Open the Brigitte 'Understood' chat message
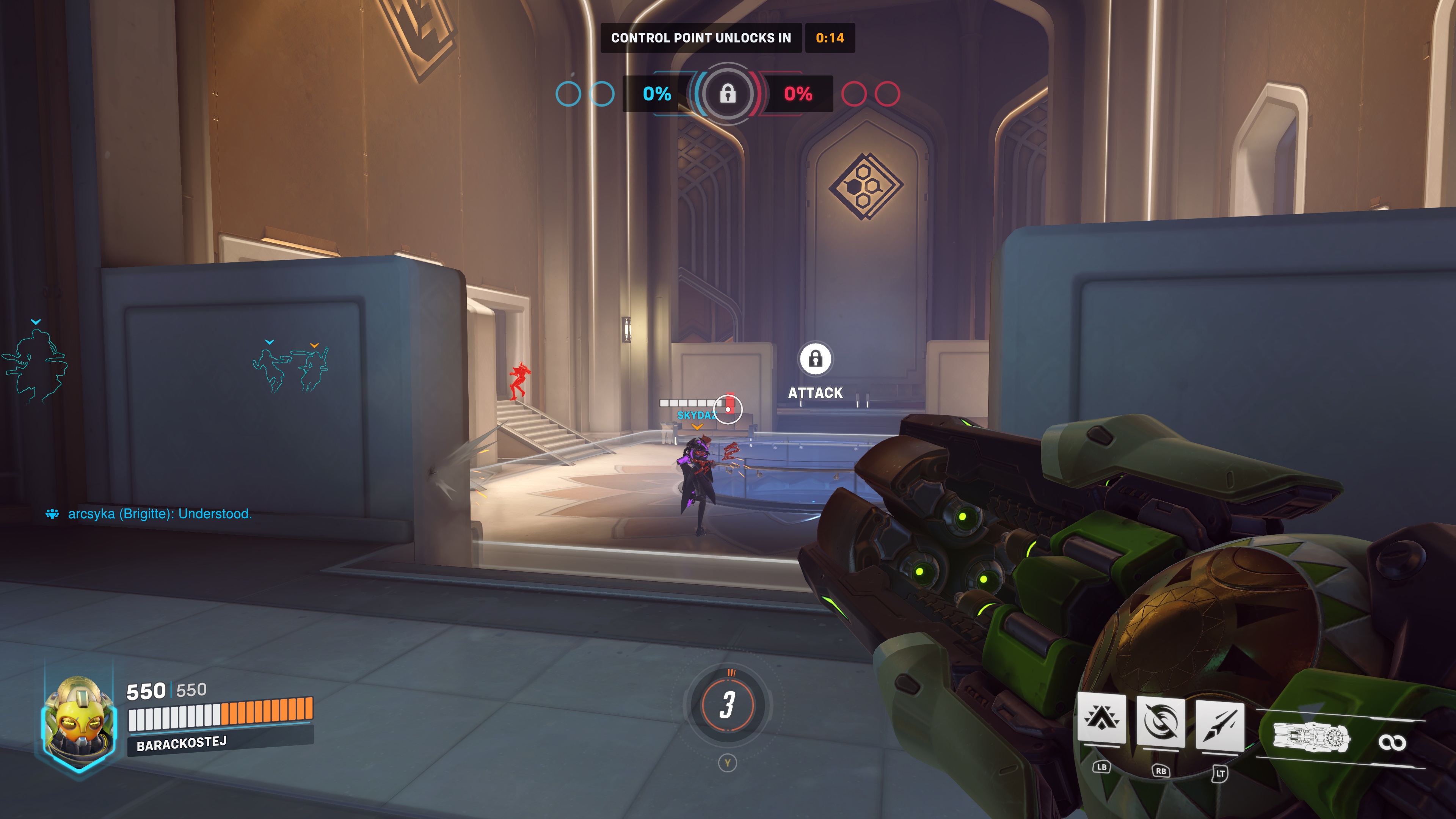The image size is (1456, 819). [x=159, y=514]
